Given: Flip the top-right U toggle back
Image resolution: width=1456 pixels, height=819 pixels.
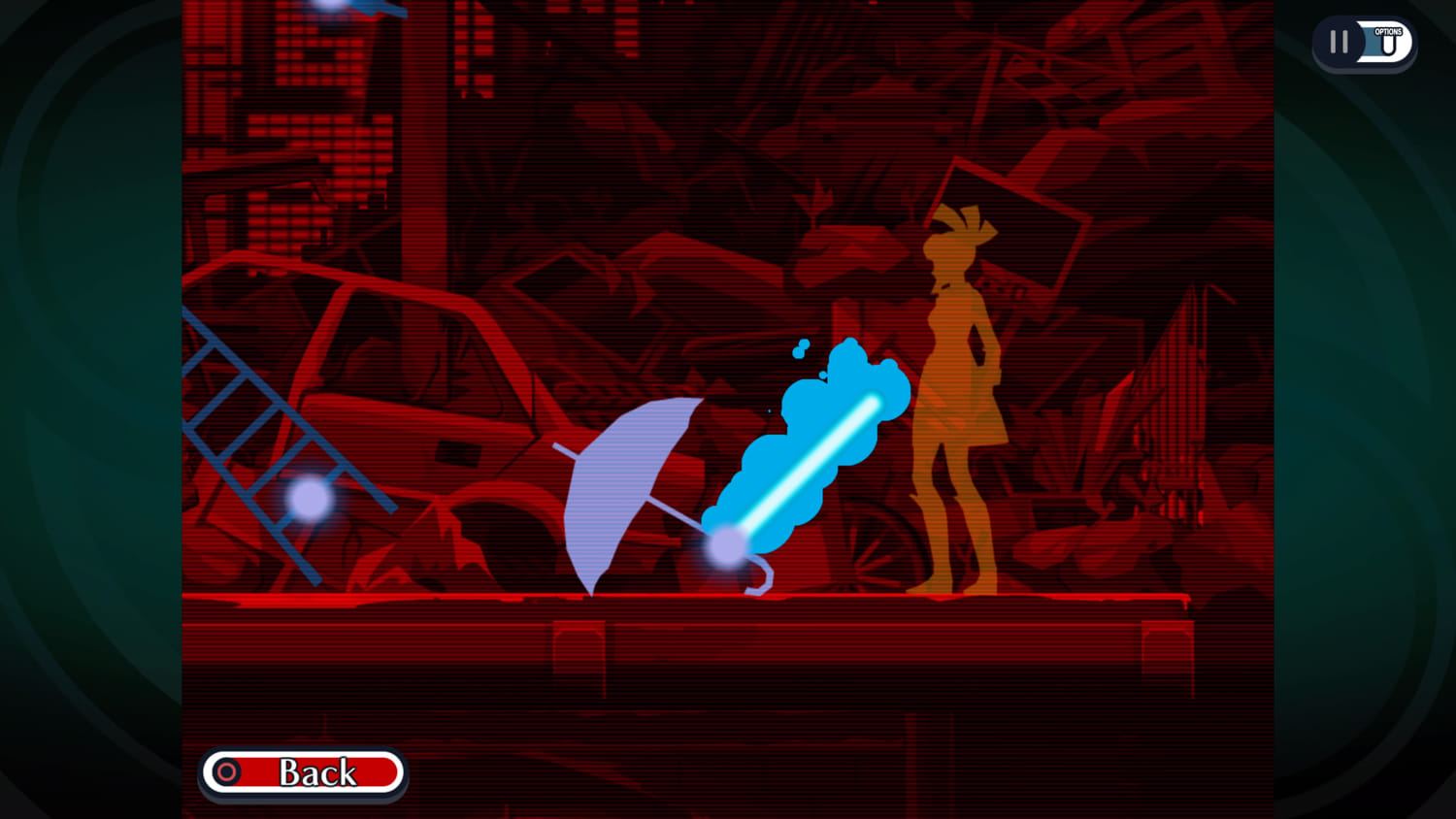Looking at the screenshot, I should 1388,44.
